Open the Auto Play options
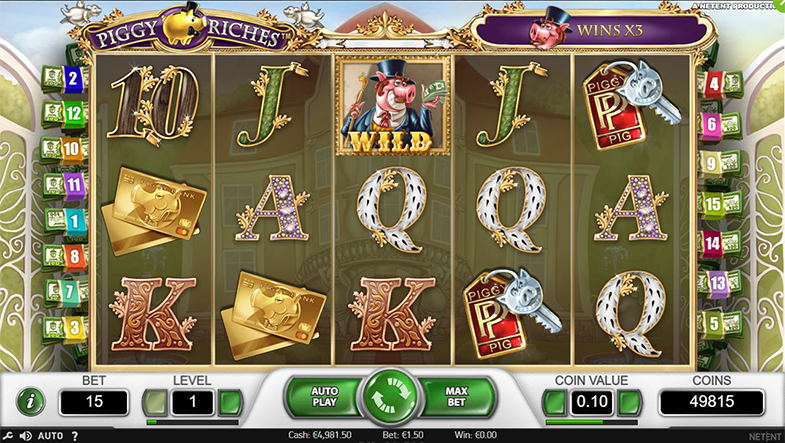This screenshot has height=443, width=785. 323,394
